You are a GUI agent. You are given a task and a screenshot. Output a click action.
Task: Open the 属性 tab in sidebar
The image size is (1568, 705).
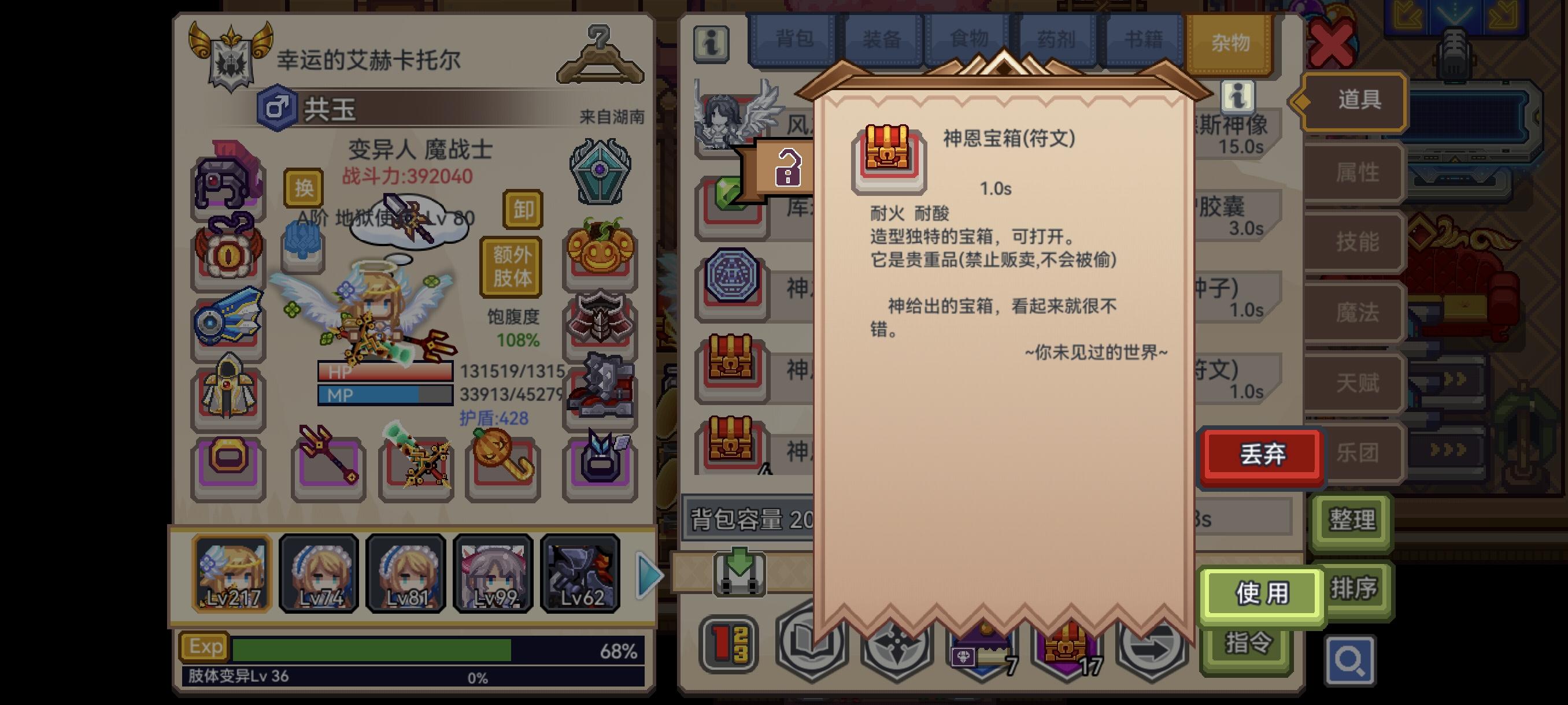click(x=1352, y=172)
